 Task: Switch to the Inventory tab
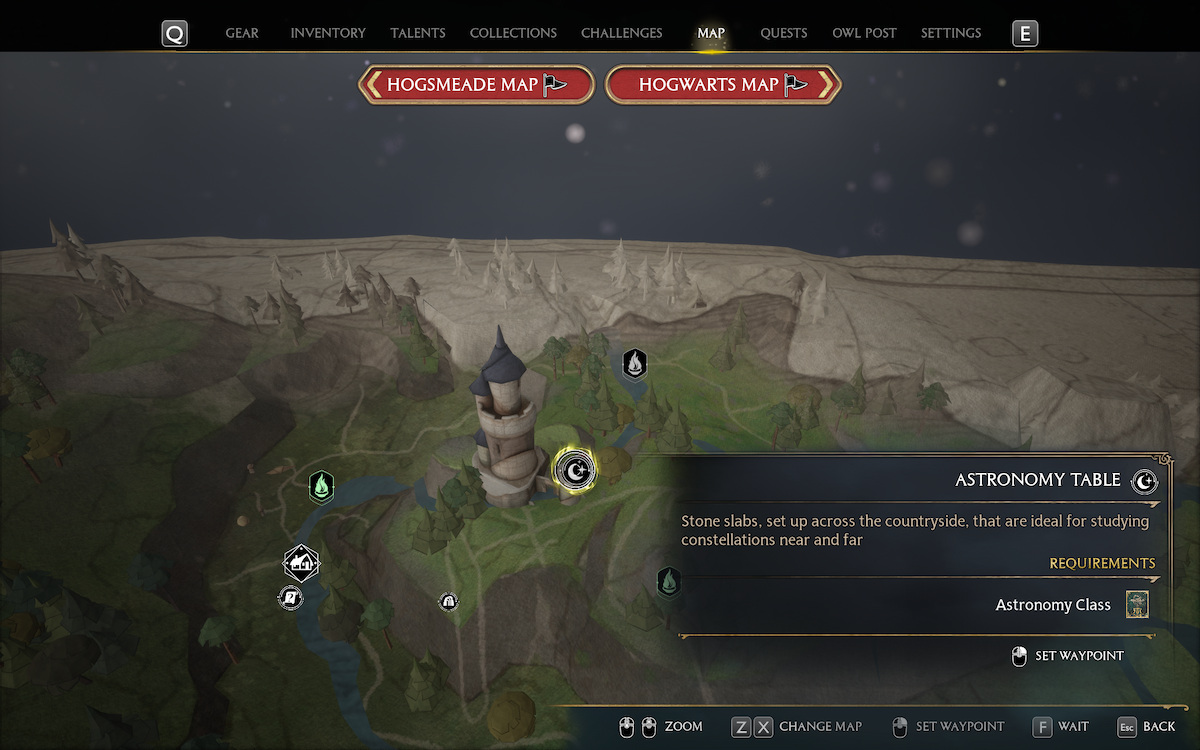[328, 33]
